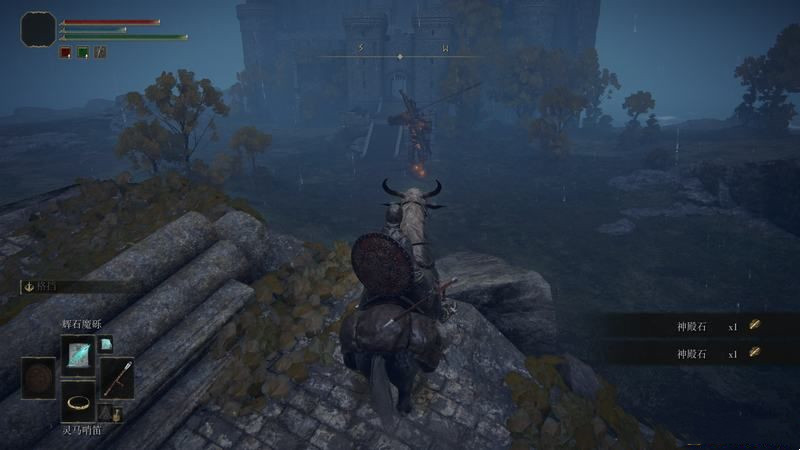Click the gray status effect icon
Screen dimensions: 800x450
[100, 52]
